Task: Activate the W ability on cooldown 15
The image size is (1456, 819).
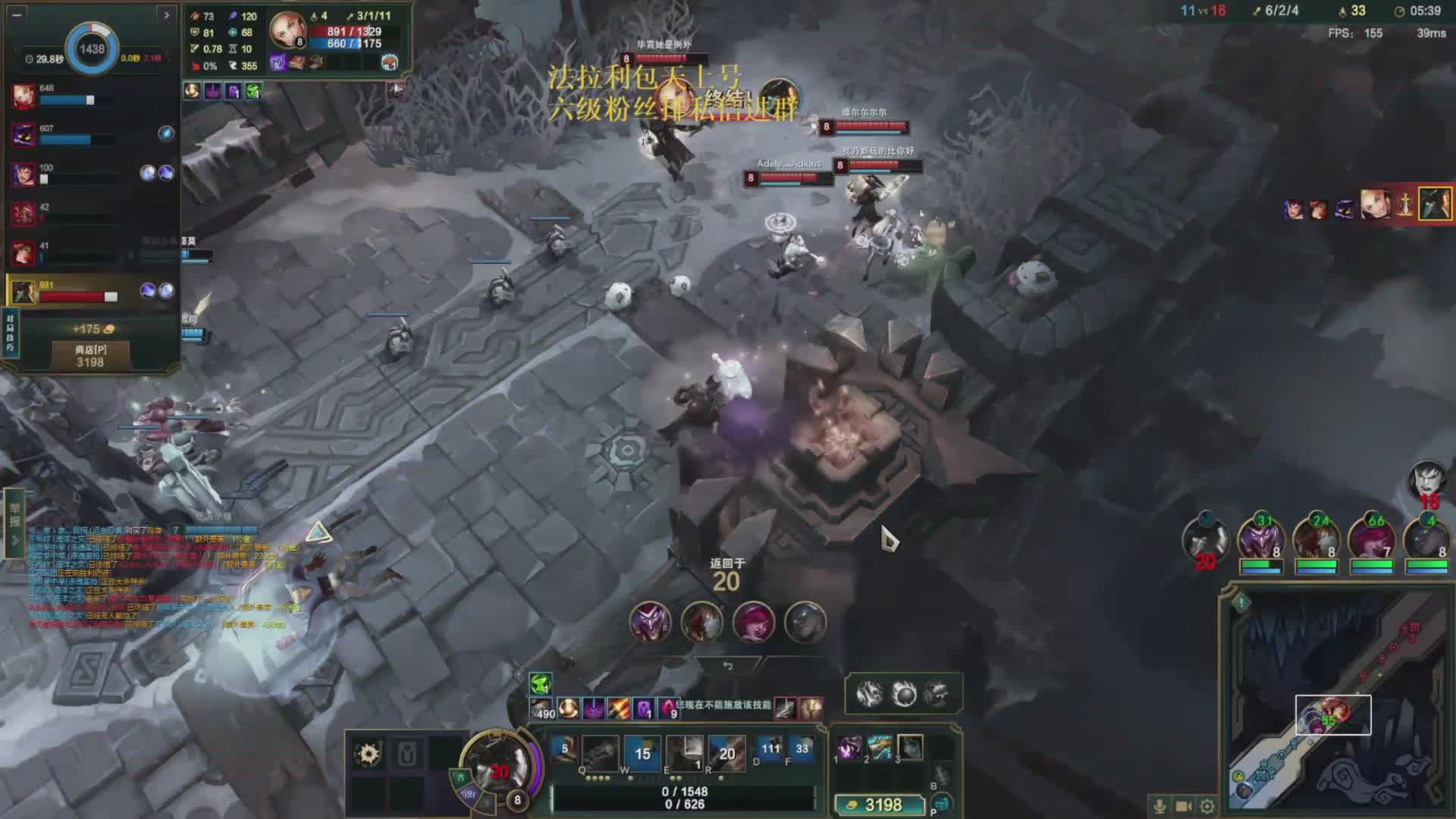Action: (642, 752)
